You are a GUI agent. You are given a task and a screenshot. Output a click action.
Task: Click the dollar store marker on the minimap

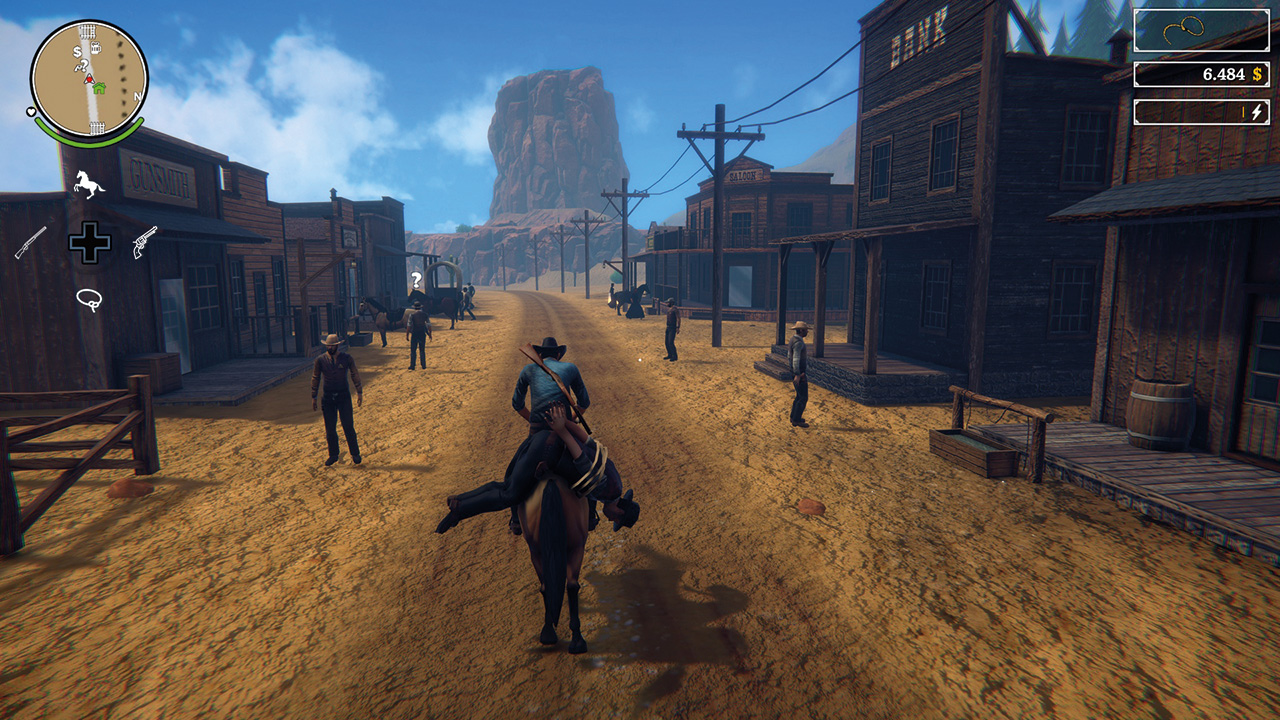pos(76,50)
